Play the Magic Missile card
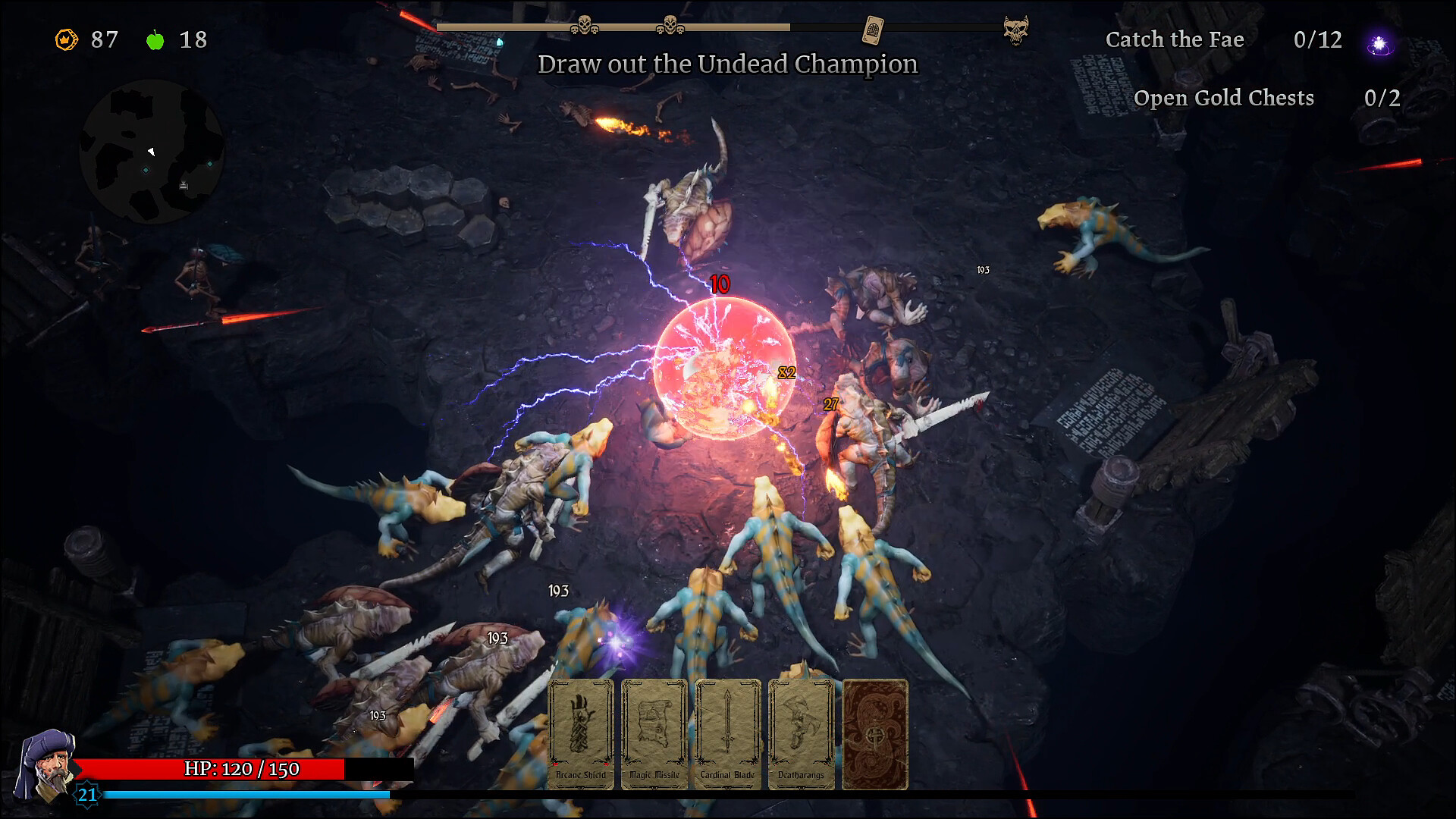Image resolution: width=1456 pixels, height=819 pixels. click(x=654, y=732)
